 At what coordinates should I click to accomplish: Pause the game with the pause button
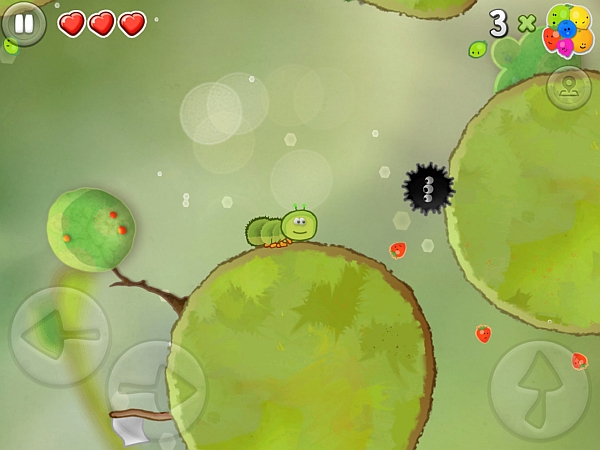(x=23, y=23)
